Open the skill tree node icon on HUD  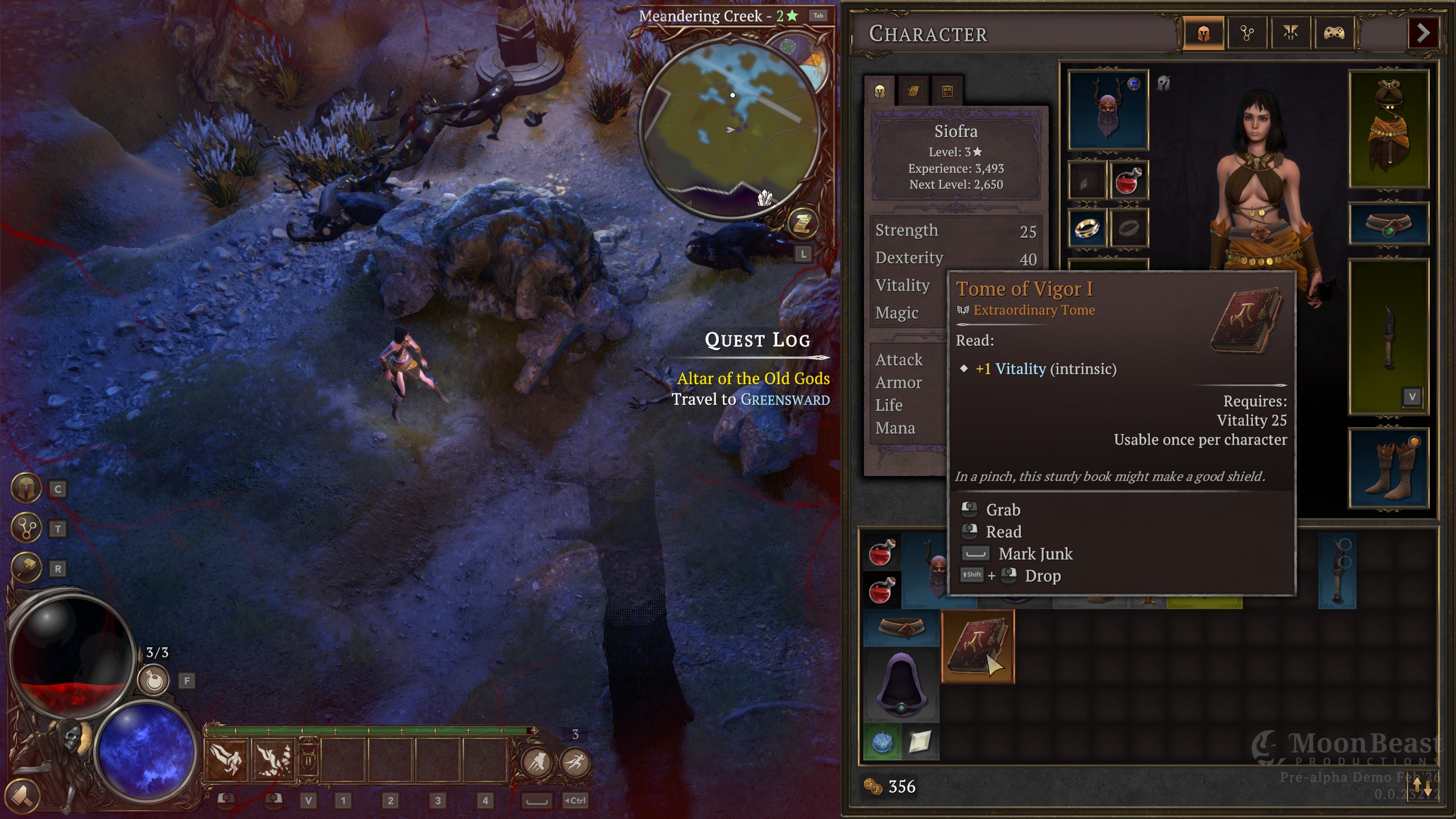coord(26,528)
